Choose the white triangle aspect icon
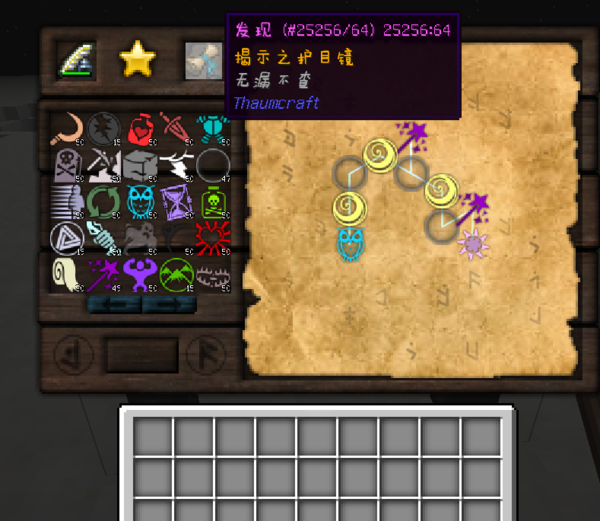The image size is (600, 521). point(66,237)
